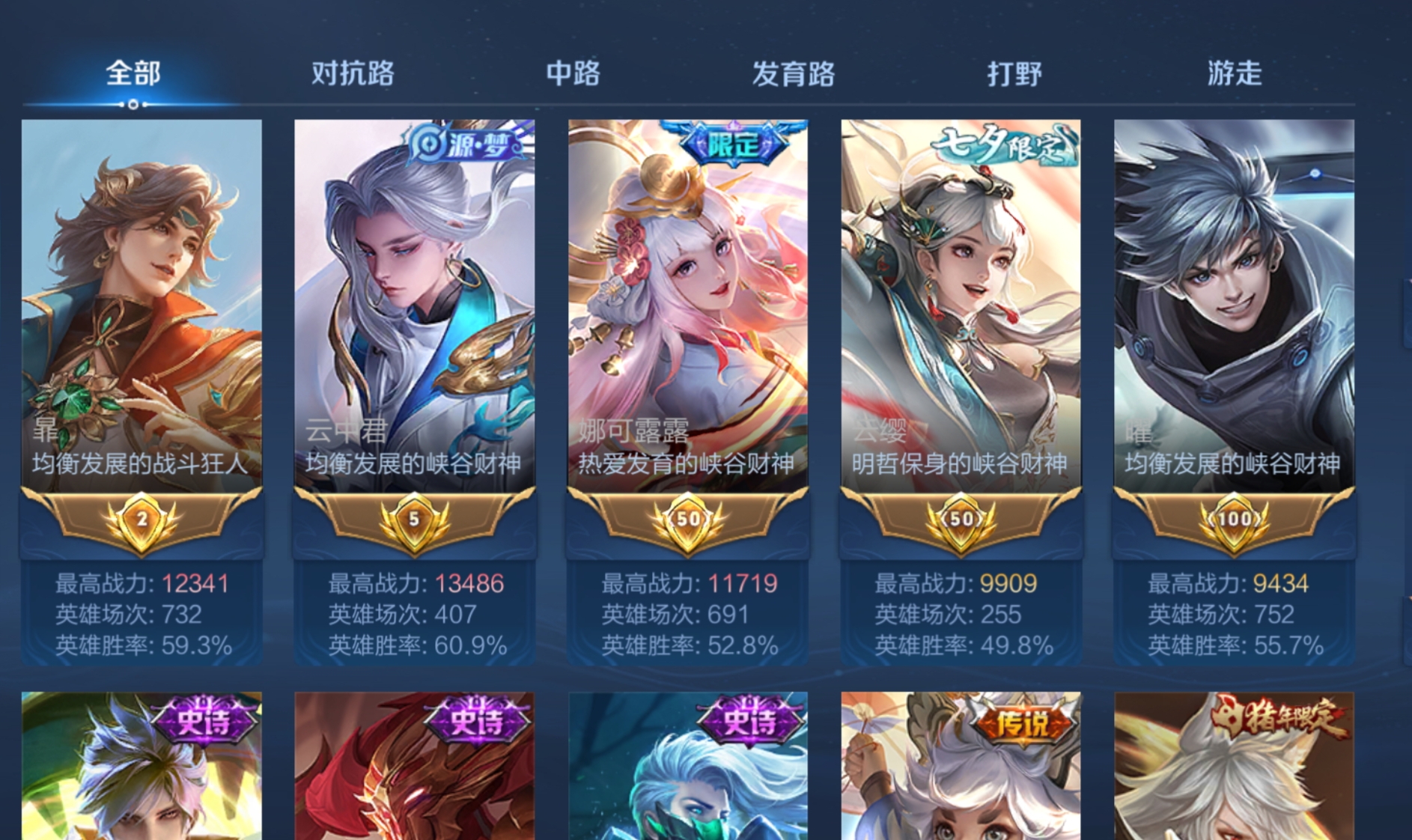Select 曜's hero card
Viewport: 1412px width, 840px height.
click(x=1234, y=299)
